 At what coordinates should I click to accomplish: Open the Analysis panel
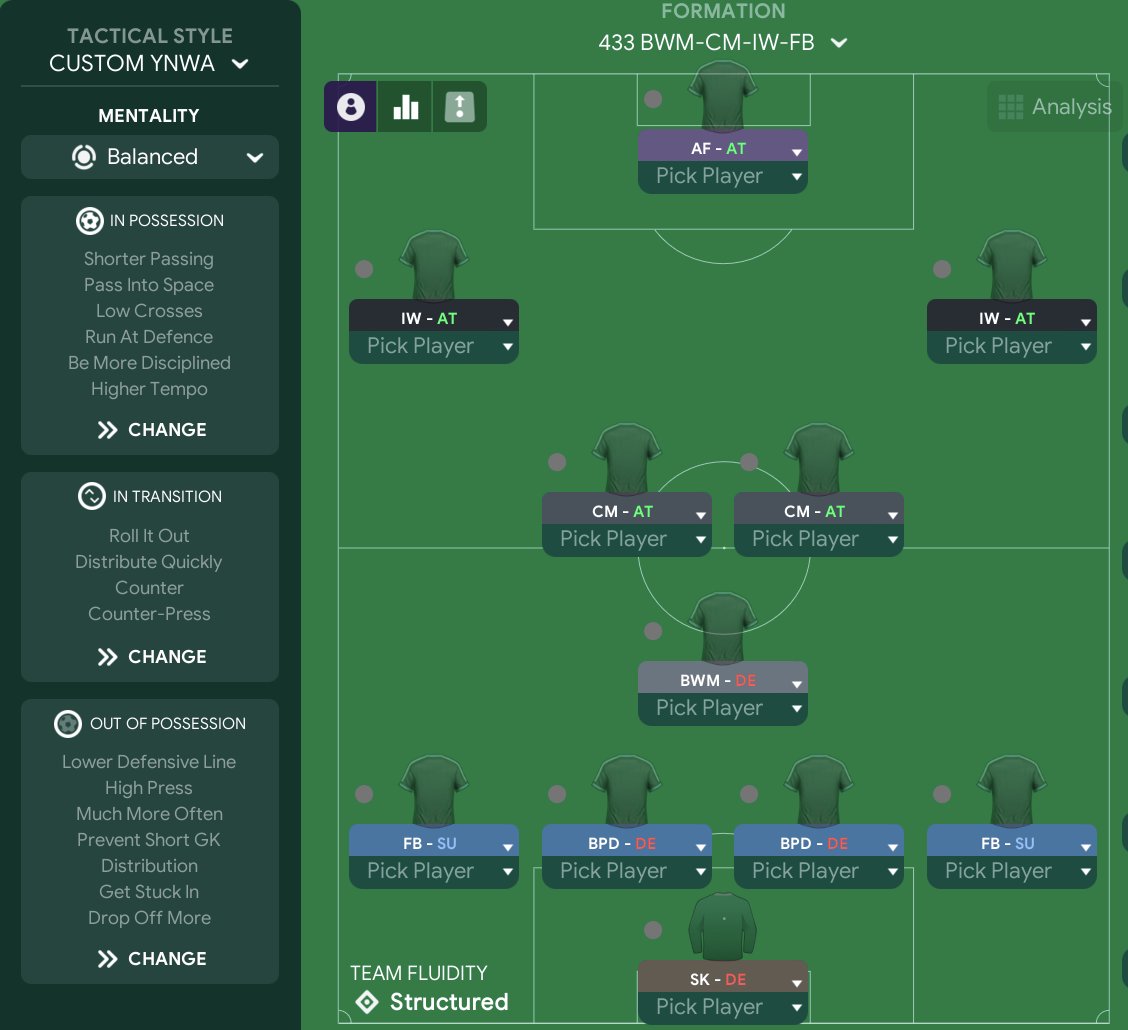tap(1055, 107)
